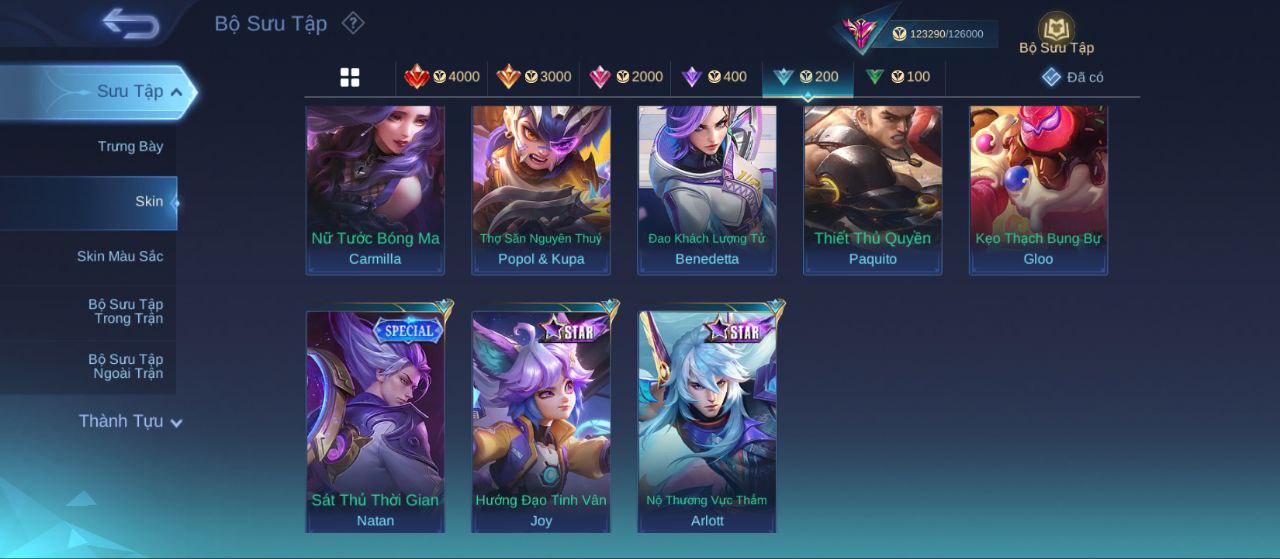View Natan's Sát Thủ Thời Gian skin
1280x559 pixels.
point(375,420)
